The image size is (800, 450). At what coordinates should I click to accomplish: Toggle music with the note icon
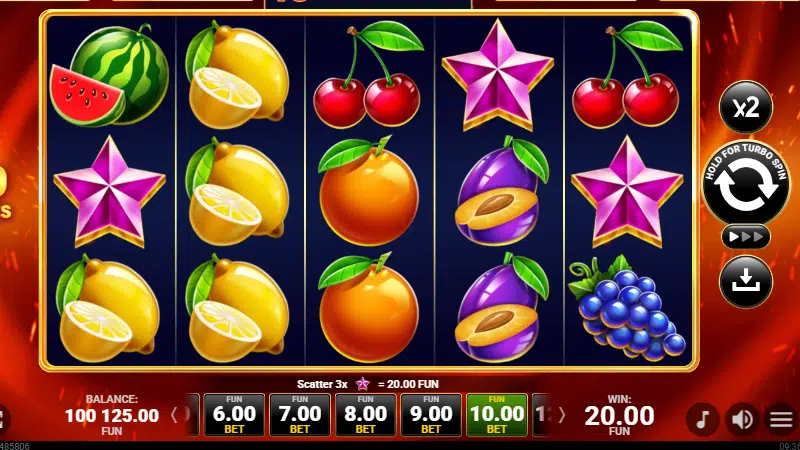pyautogui.click(x=703, y=418)
